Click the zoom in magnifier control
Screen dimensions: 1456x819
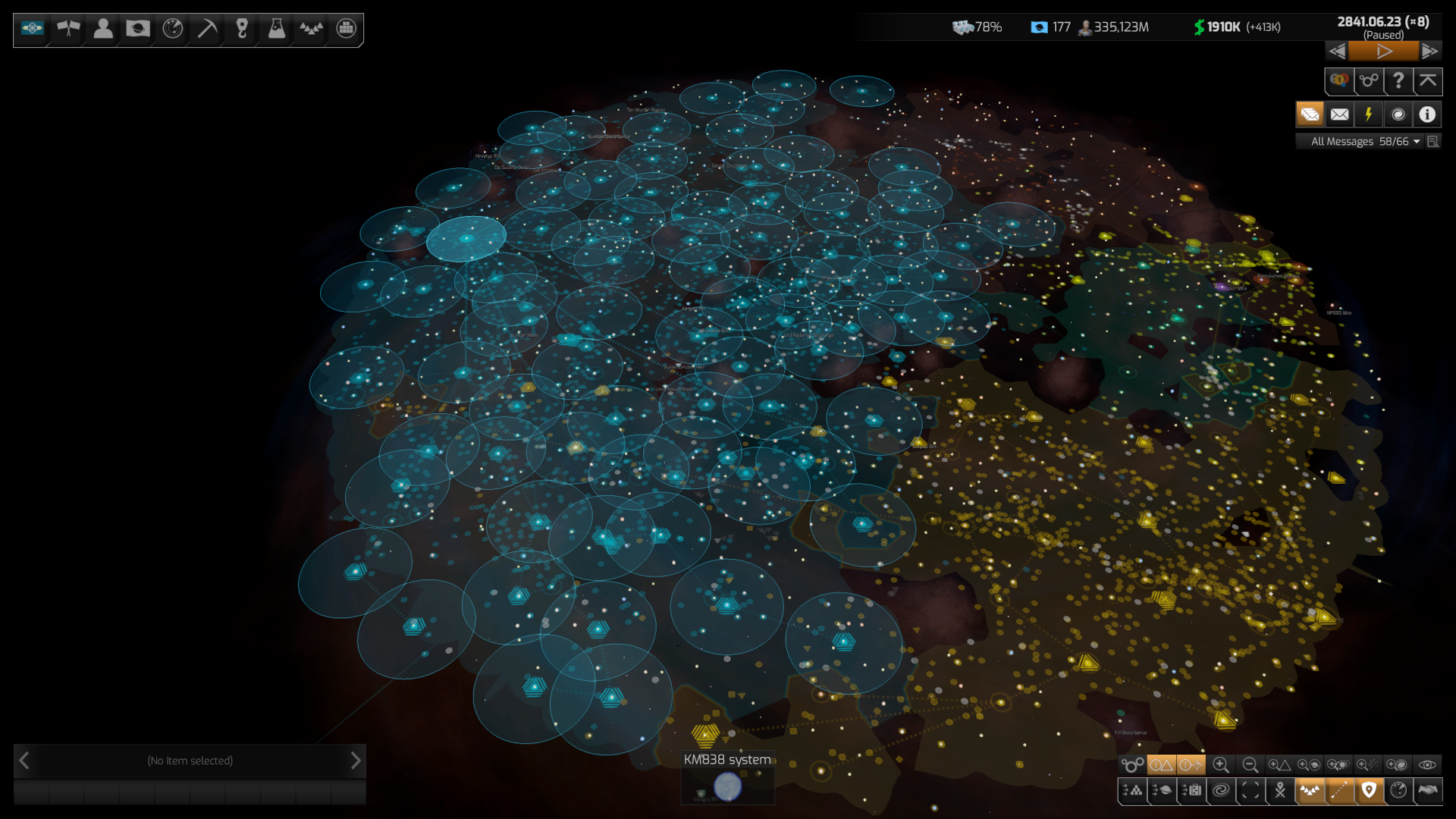coord(1223,764)
